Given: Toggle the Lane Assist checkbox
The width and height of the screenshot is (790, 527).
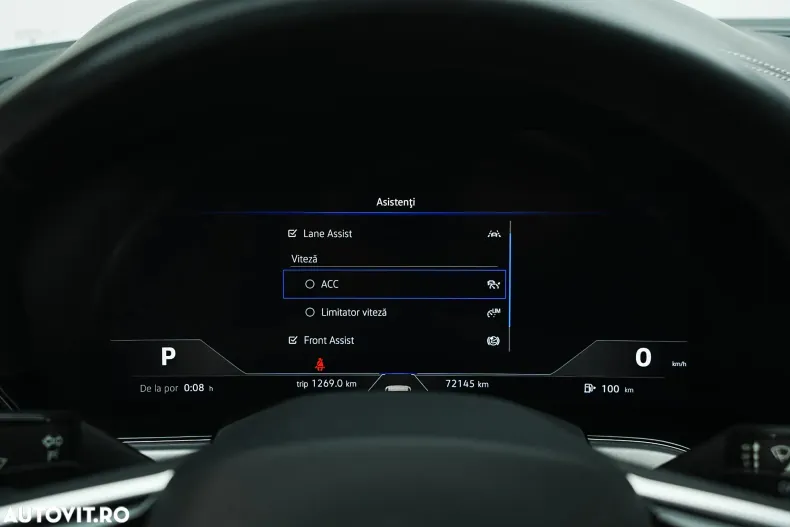Looking at the screenshot, I should (x=292, y=233).
